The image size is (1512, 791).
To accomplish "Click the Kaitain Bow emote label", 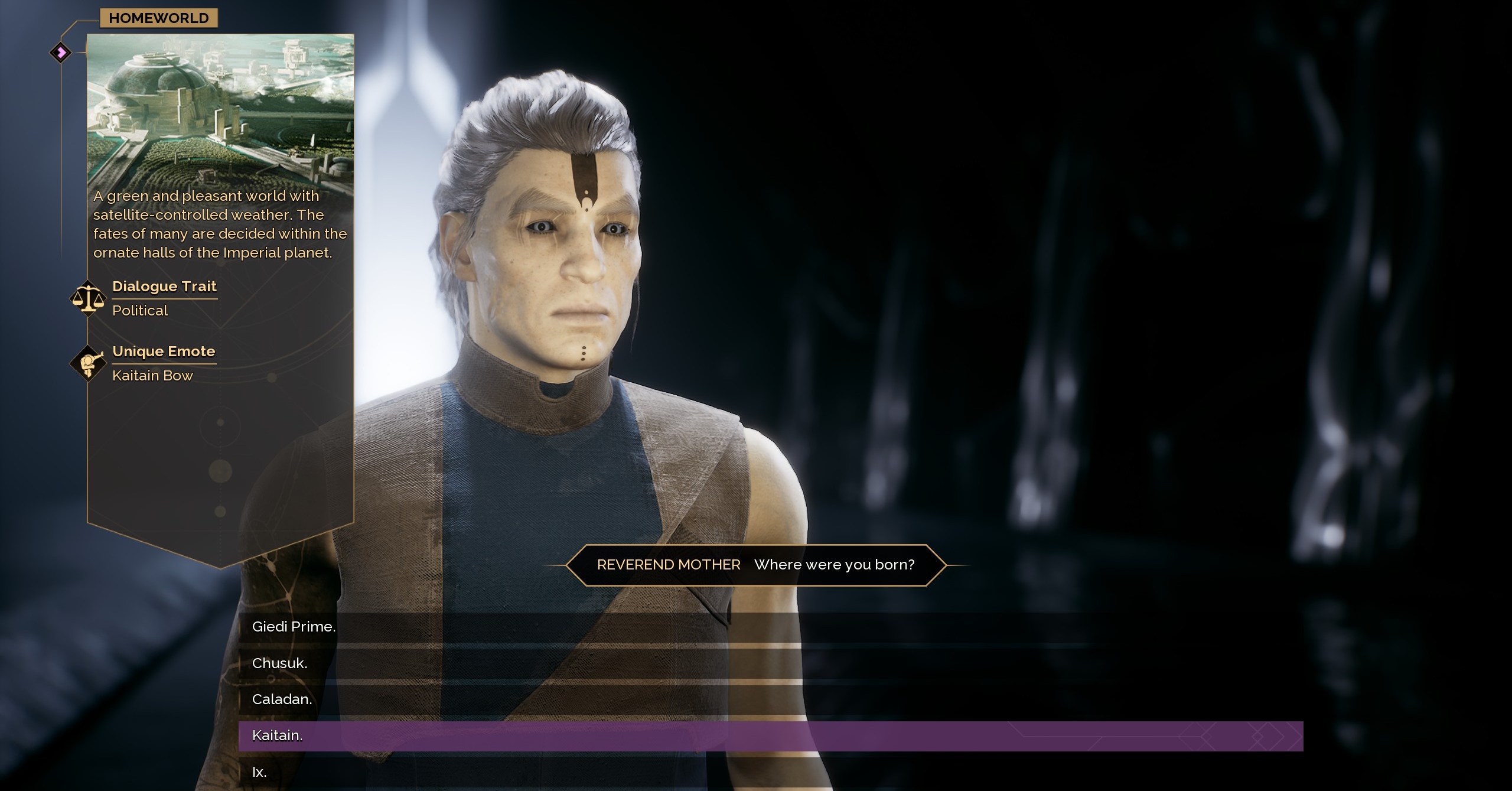I will (x=152, y=376).
